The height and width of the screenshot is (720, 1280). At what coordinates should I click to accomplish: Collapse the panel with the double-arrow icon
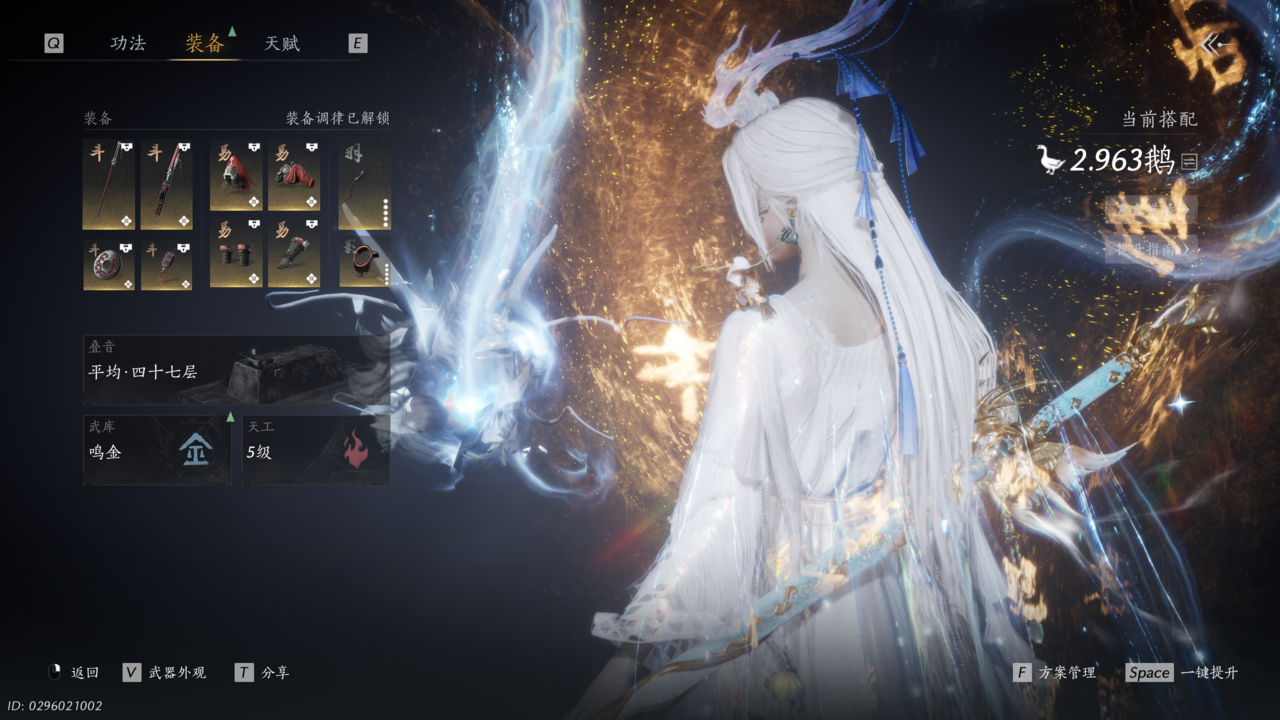1215,44
